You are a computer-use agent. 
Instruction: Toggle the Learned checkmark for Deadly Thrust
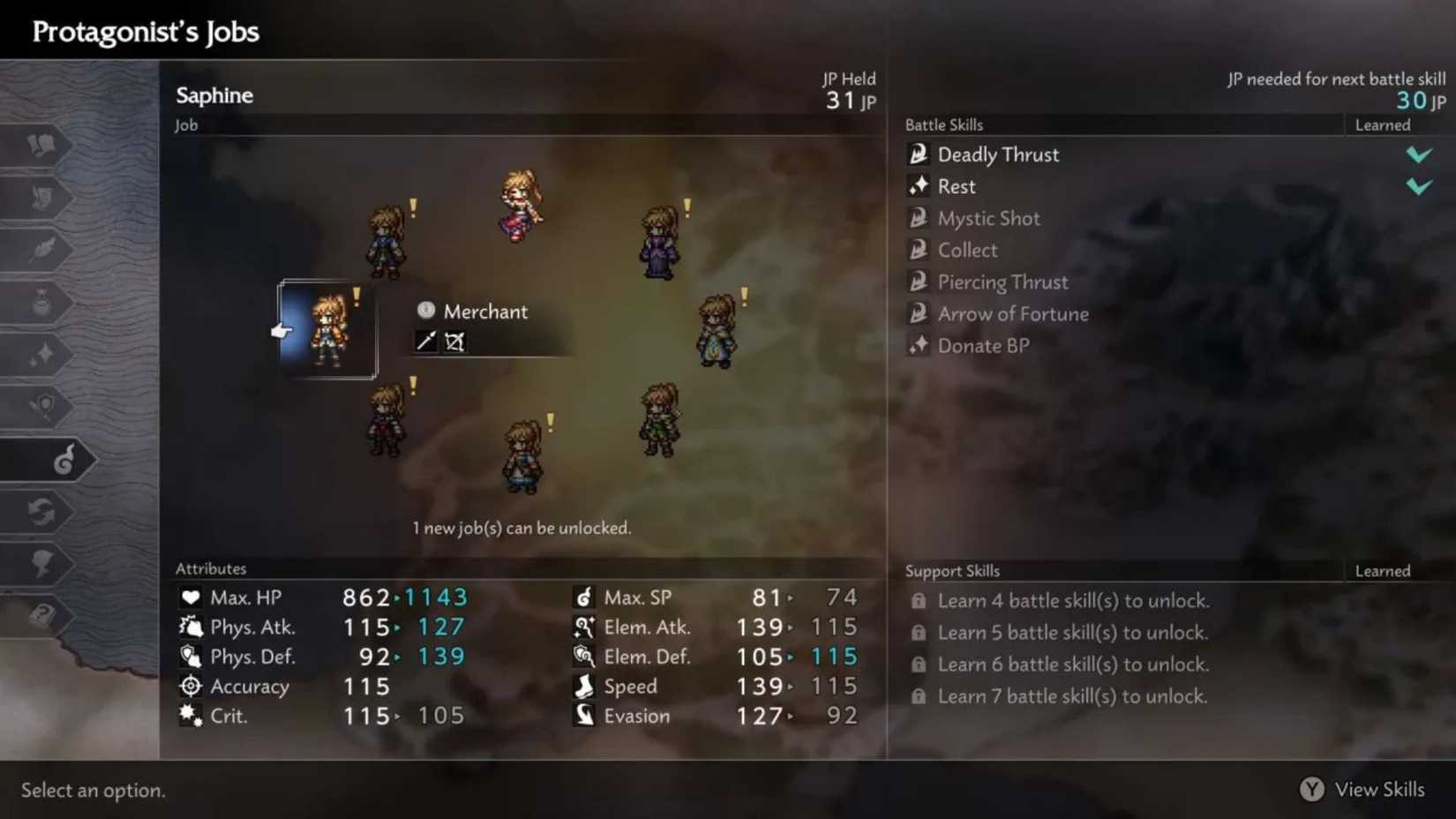pyautogui.click(x=1420, y=154)
